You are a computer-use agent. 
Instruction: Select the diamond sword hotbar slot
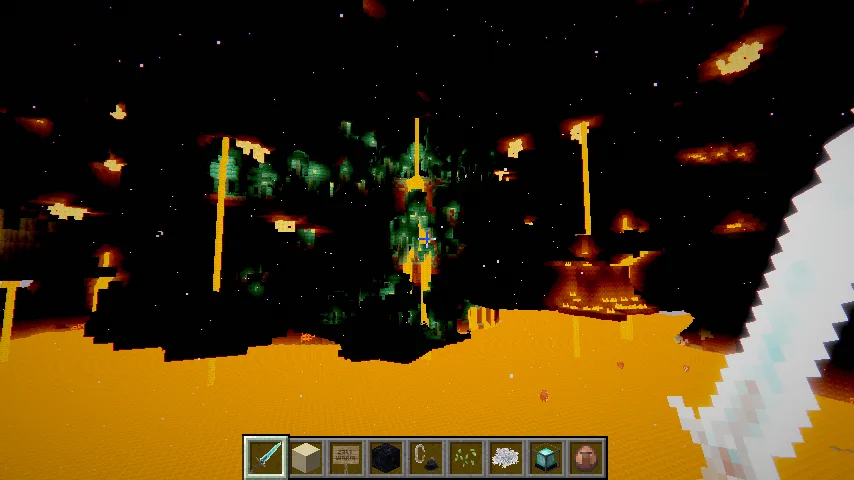click(266, 457)
